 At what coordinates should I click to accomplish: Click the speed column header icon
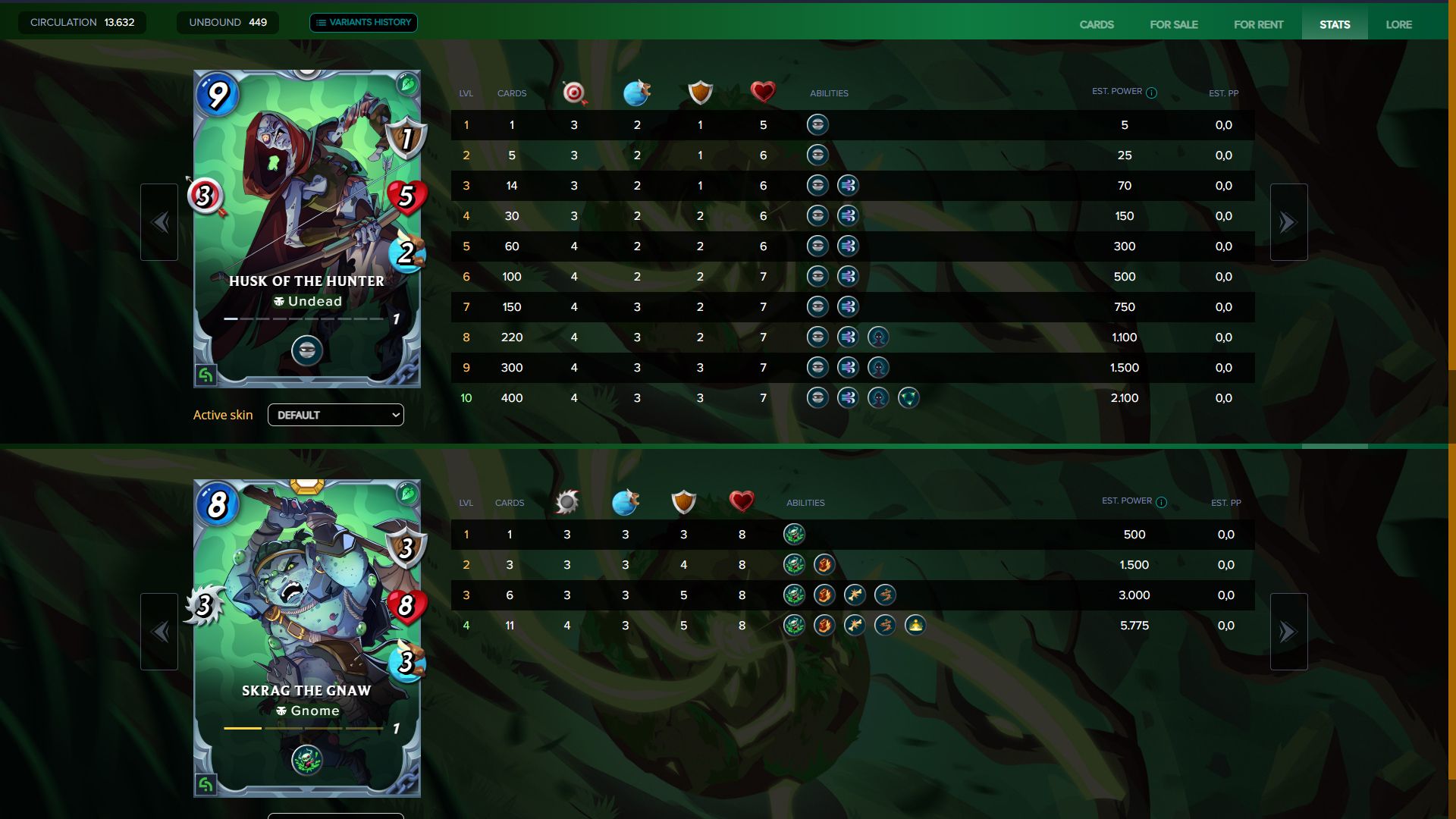[x=637, y=93]
